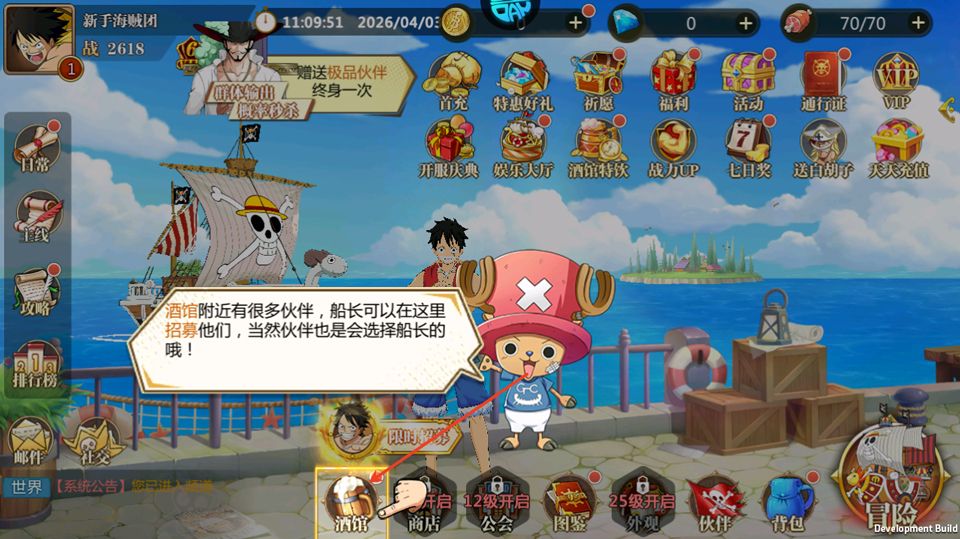Open the 娱乐大厅 entertainment hall

pos(523,146)
